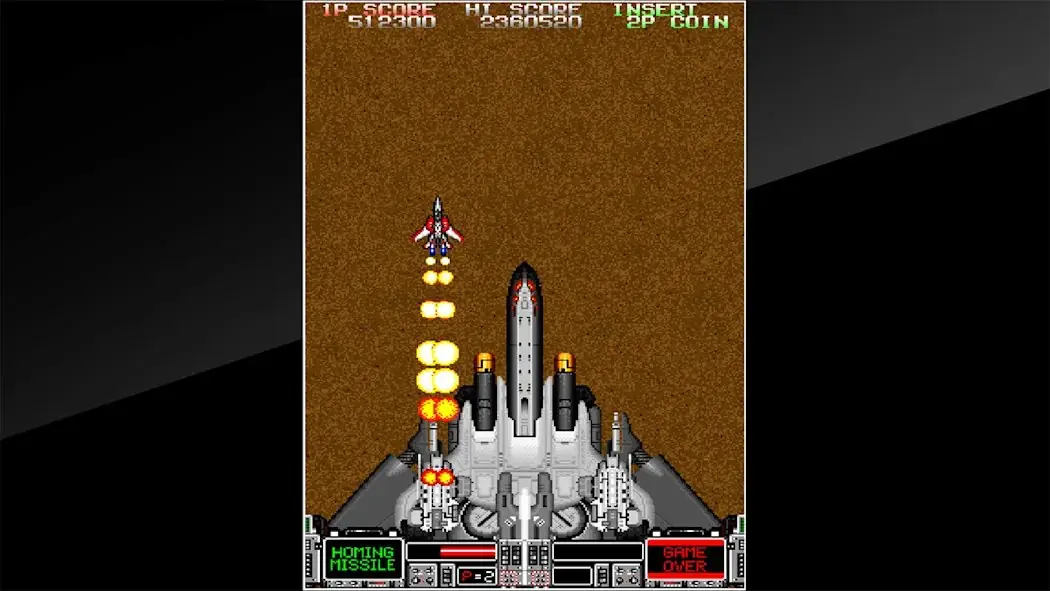
Task: Select the Homing Missile weapon panel
Action: tap(362, 559)
